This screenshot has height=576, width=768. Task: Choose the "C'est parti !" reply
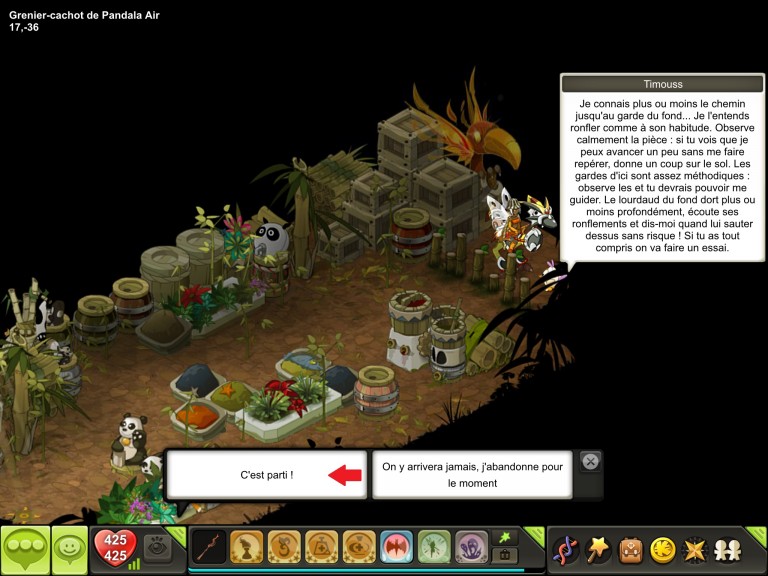point(267,474)
